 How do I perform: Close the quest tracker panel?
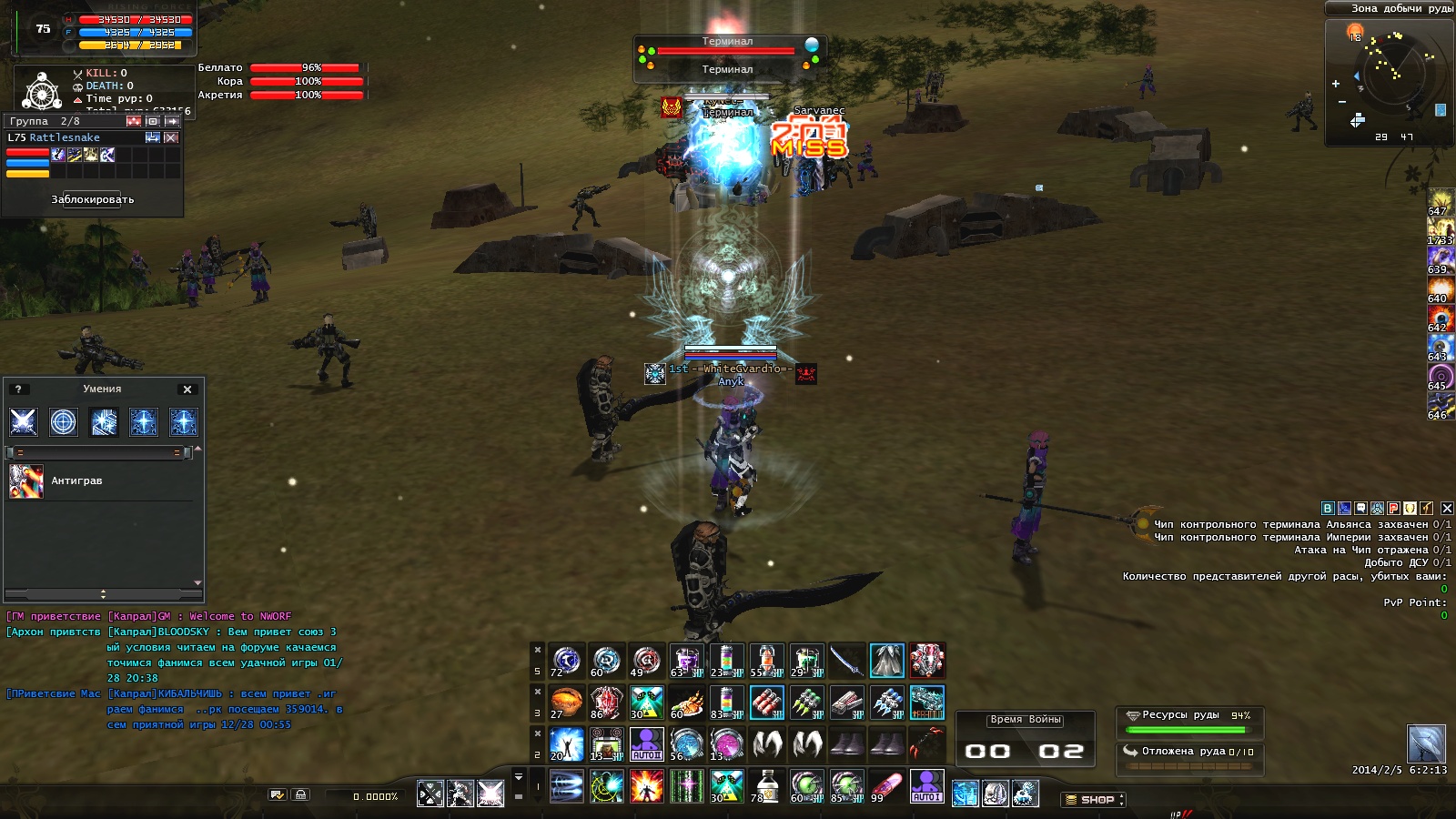click(1447, 509)
